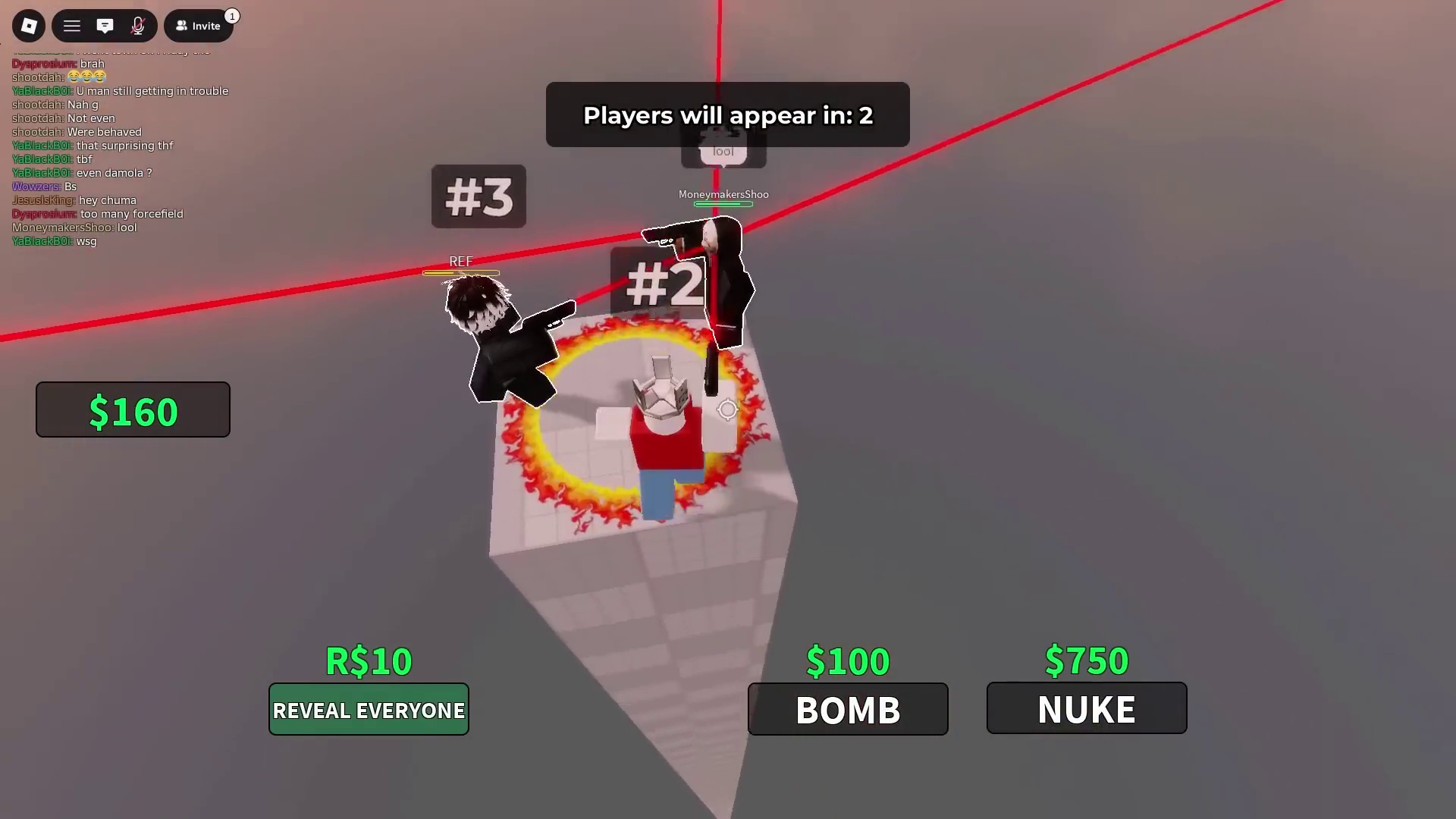Click MoneymakersShoo's green health bar
The height and width of the screenshot is (819, 1456).
[x=723, y=206]
